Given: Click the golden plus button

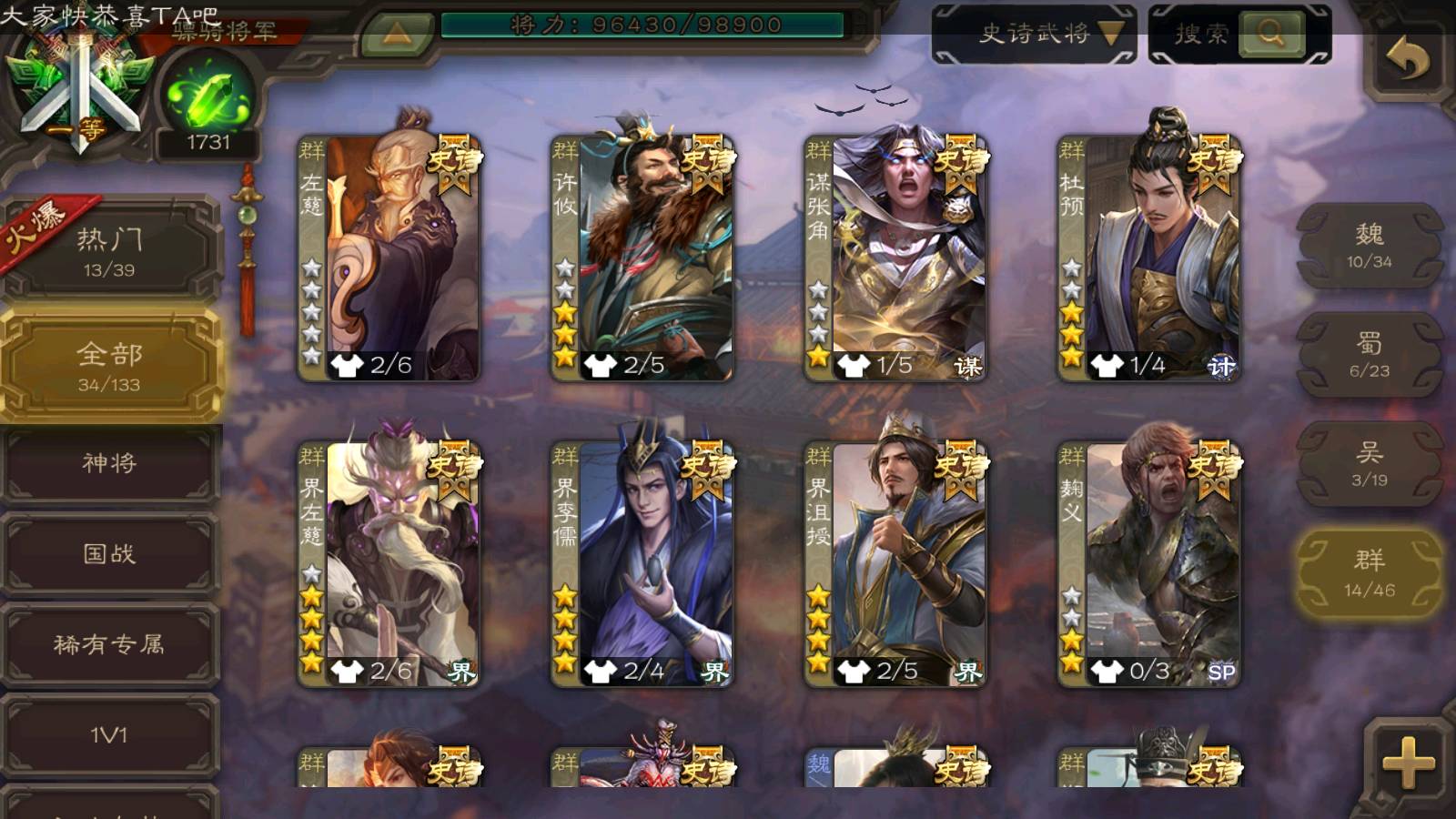Looking at the screenshot, I should click(1407, 761).
